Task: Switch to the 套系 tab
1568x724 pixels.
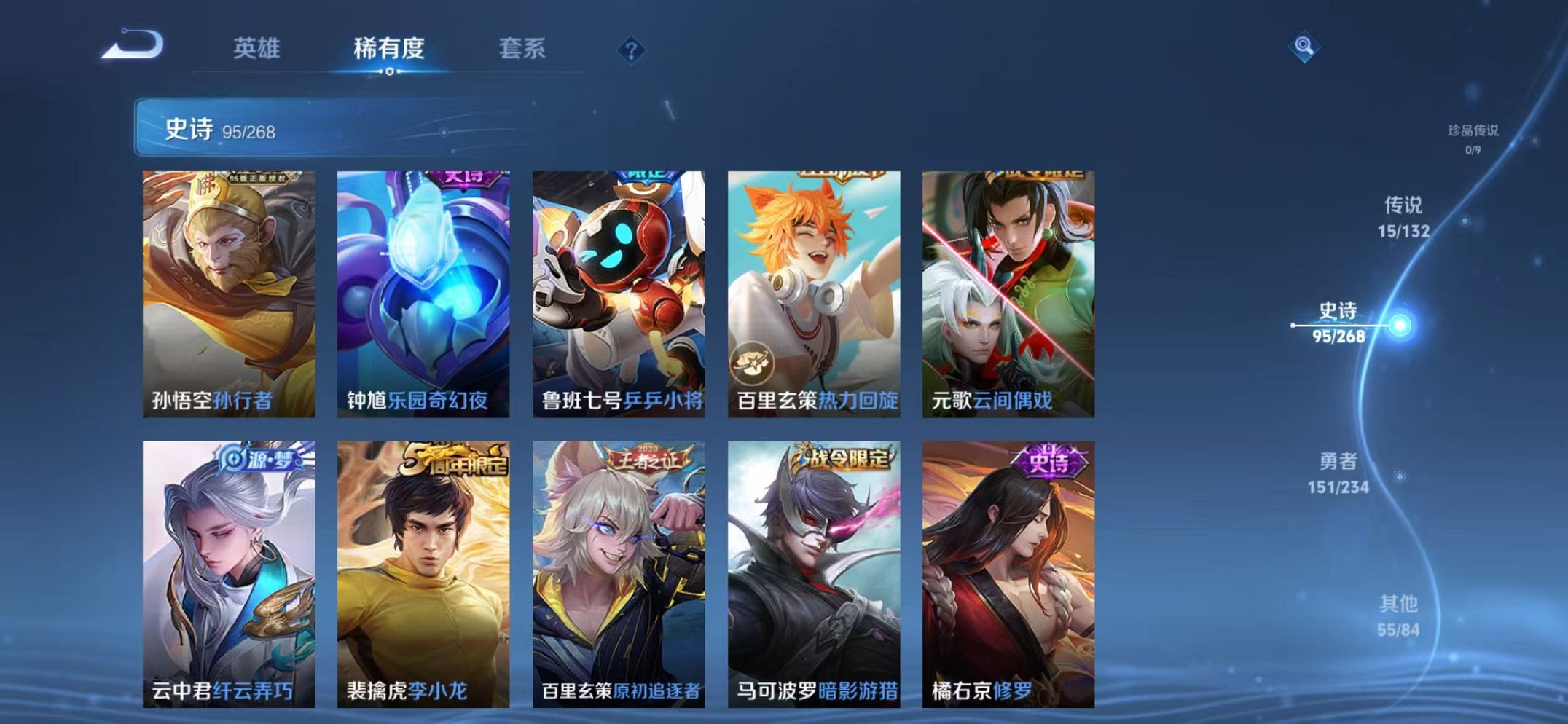Action: pyautogui.click(x=525, y=47)
